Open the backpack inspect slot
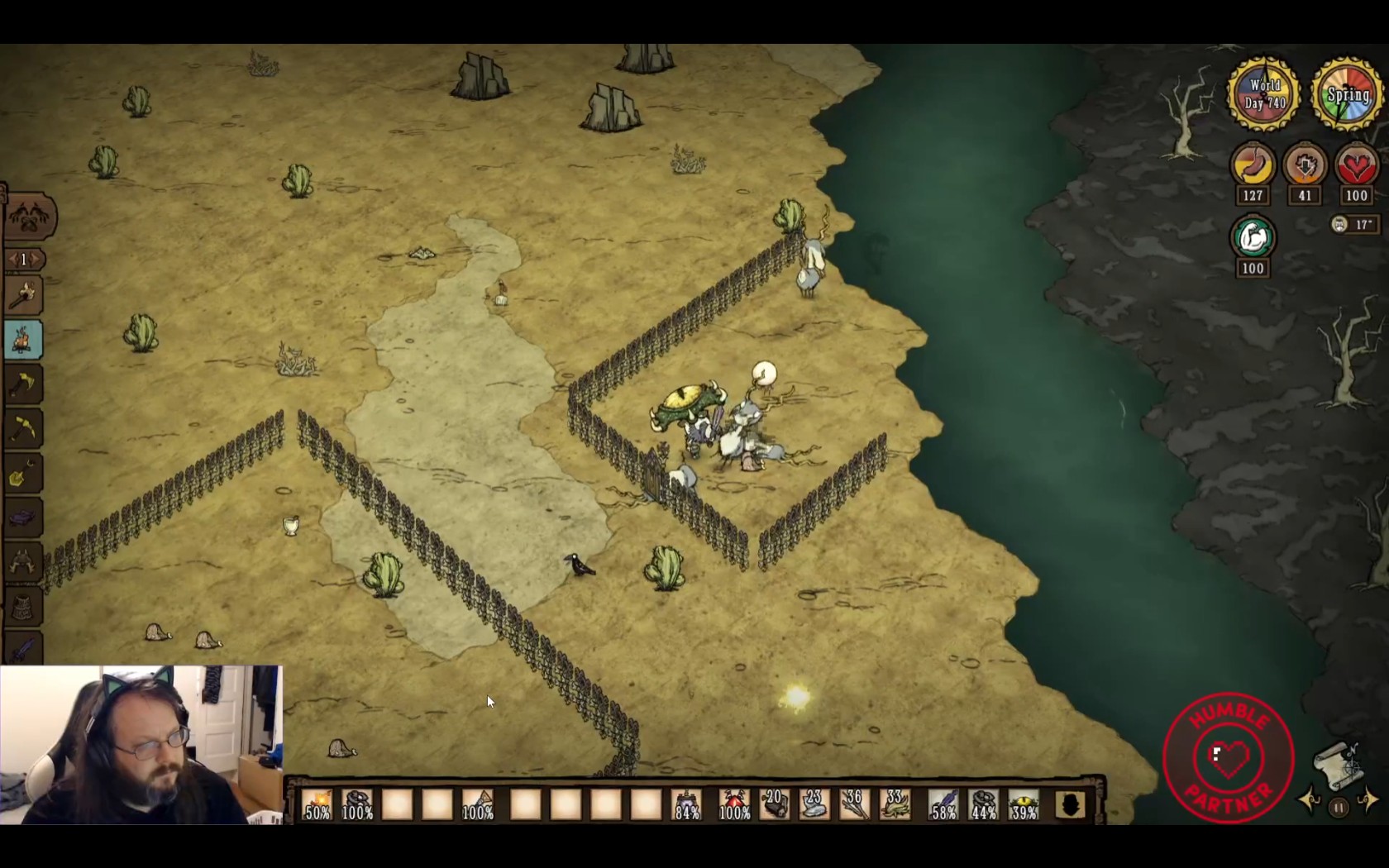1389x868 pixels. tap(1070, 804)
